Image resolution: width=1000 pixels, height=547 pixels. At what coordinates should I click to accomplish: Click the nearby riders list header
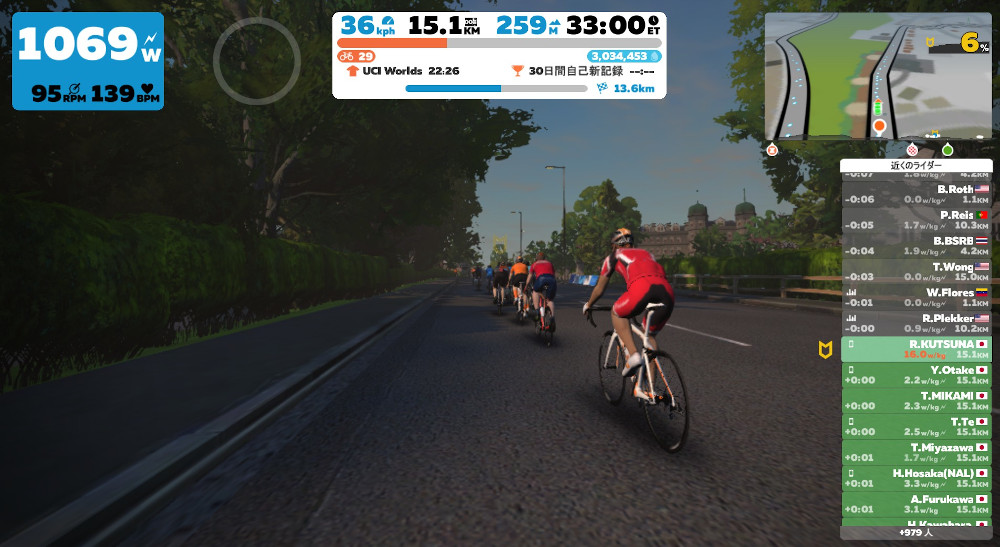[x=916, y=165]
